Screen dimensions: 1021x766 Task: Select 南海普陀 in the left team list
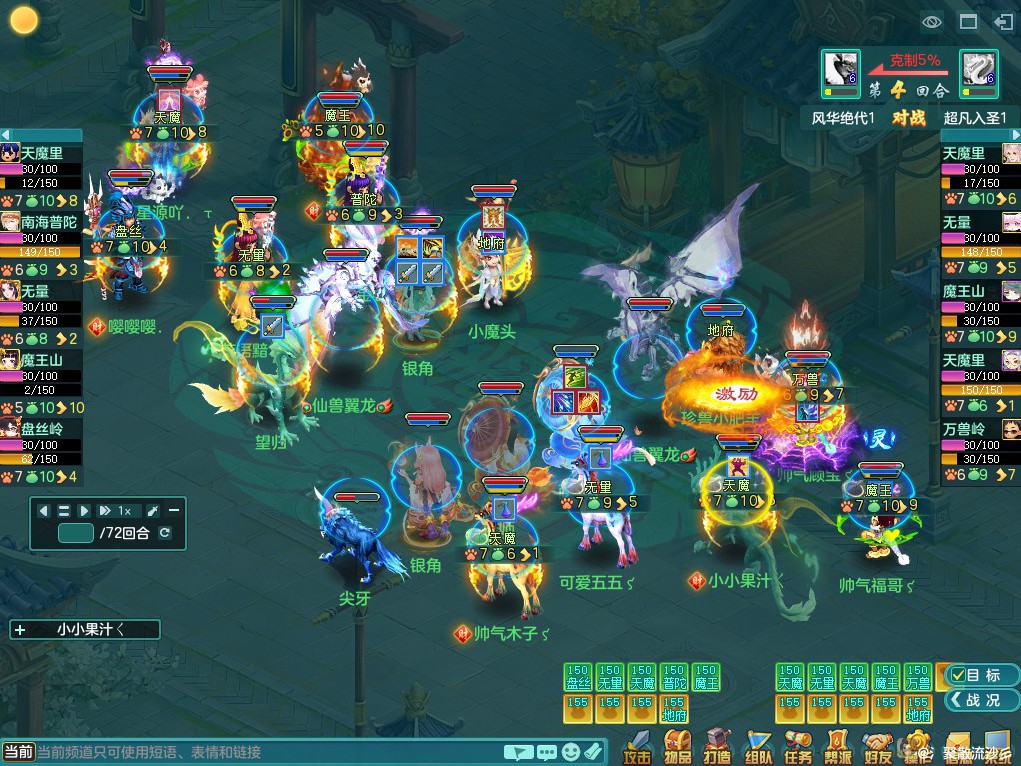(x=48, y=222)
